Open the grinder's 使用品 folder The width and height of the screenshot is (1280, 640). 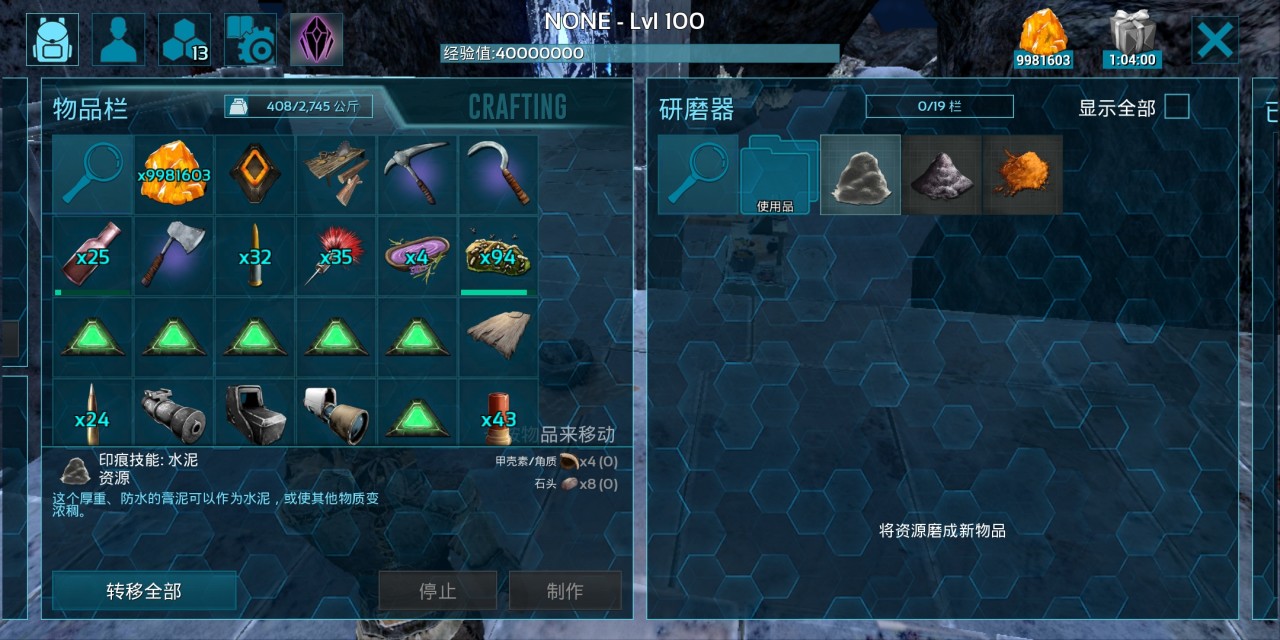point(779,175)
